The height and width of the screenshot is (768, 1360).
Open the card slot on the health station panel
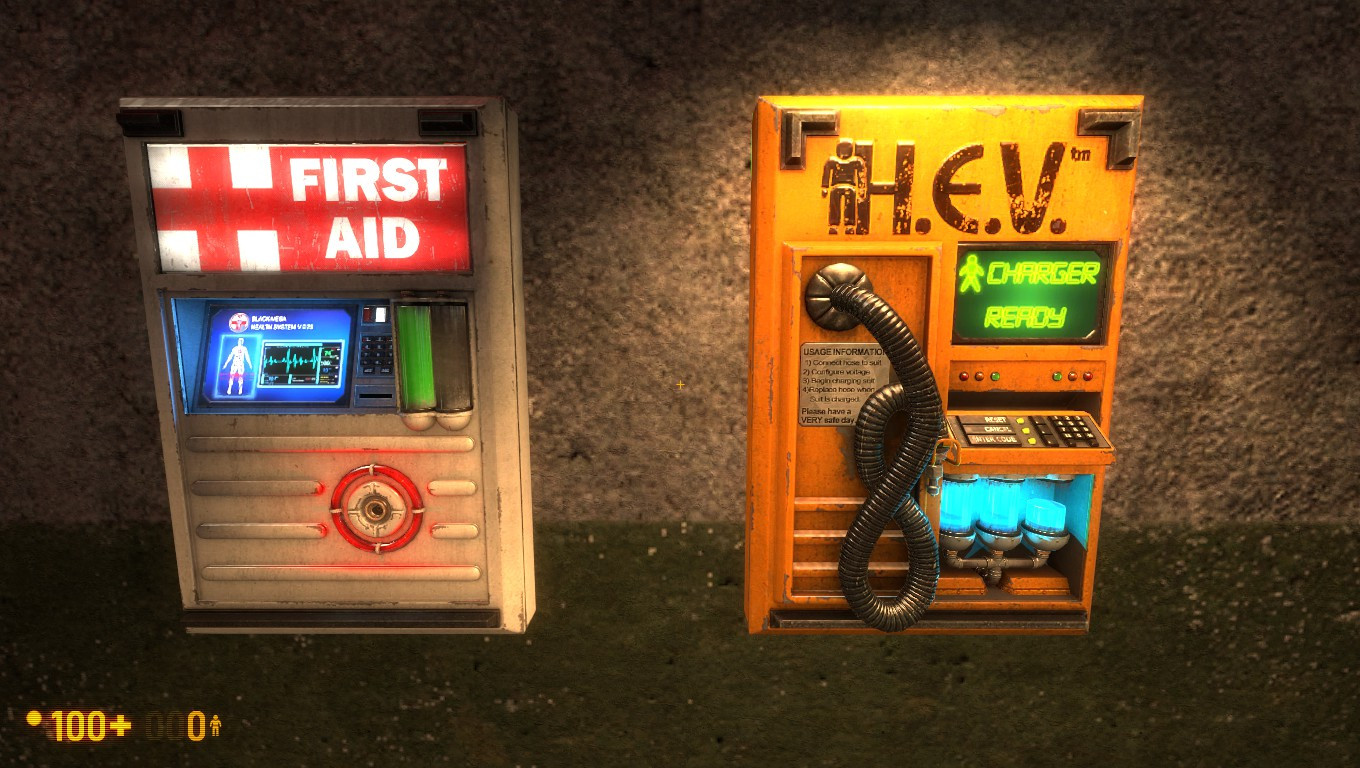click(x=375, y=395)
